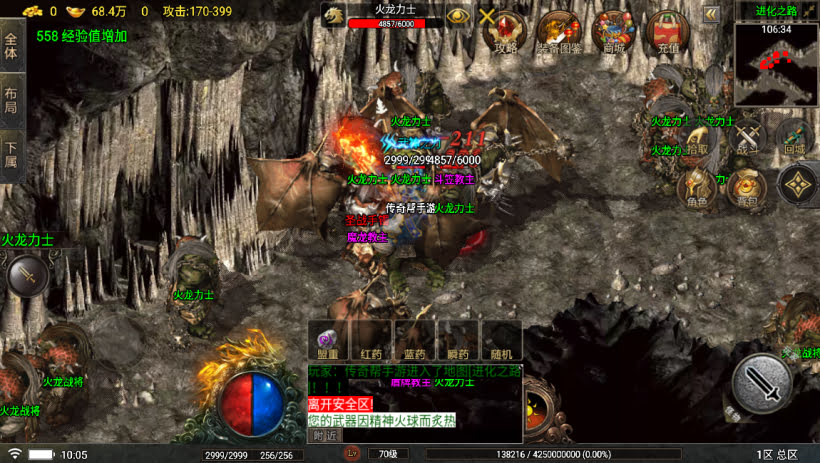Use the 蓝药 blue potion slot
820x463 pixels.
pos(415,340)
